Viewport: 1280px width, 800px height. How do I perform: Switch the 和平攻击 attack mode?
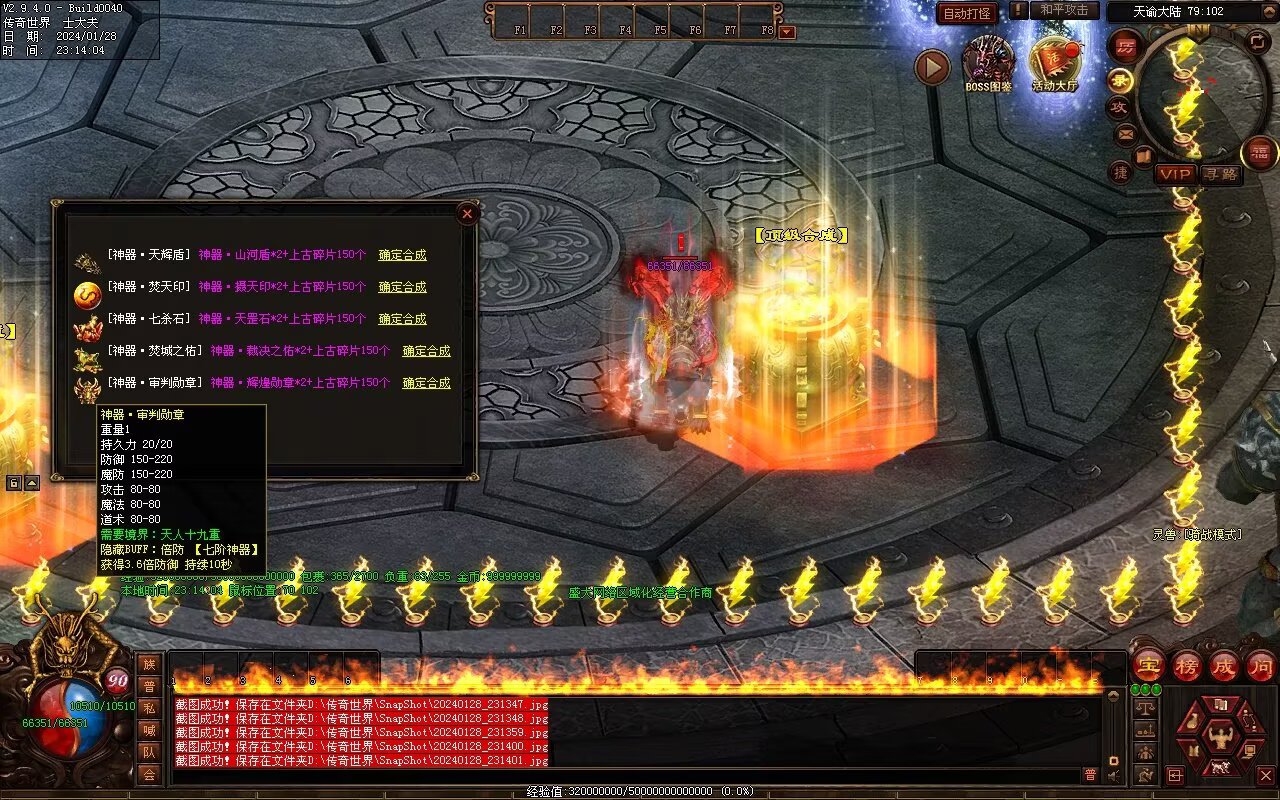1064,10
